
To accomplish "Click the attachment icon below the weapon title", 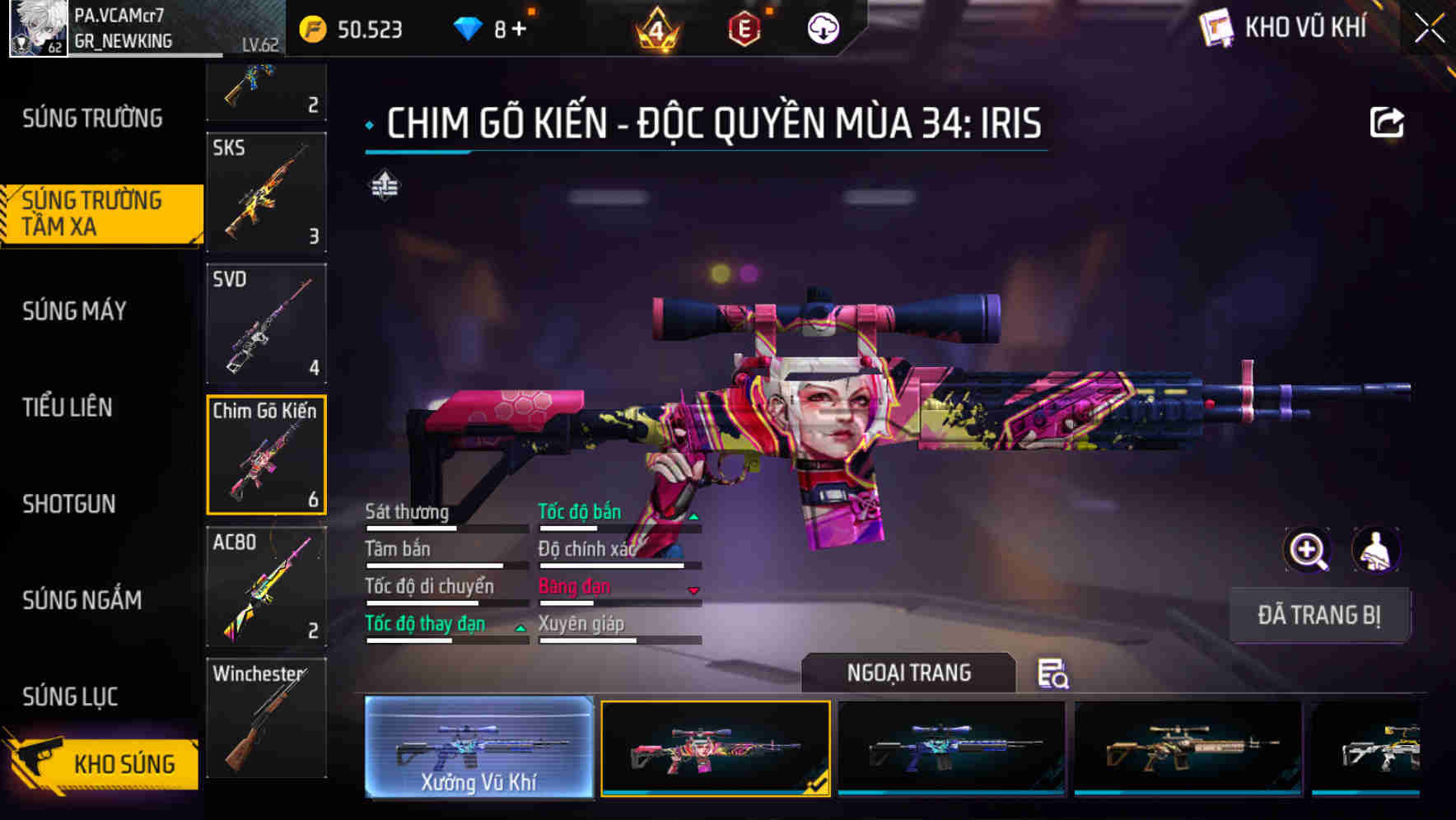I will coord(384,185).
